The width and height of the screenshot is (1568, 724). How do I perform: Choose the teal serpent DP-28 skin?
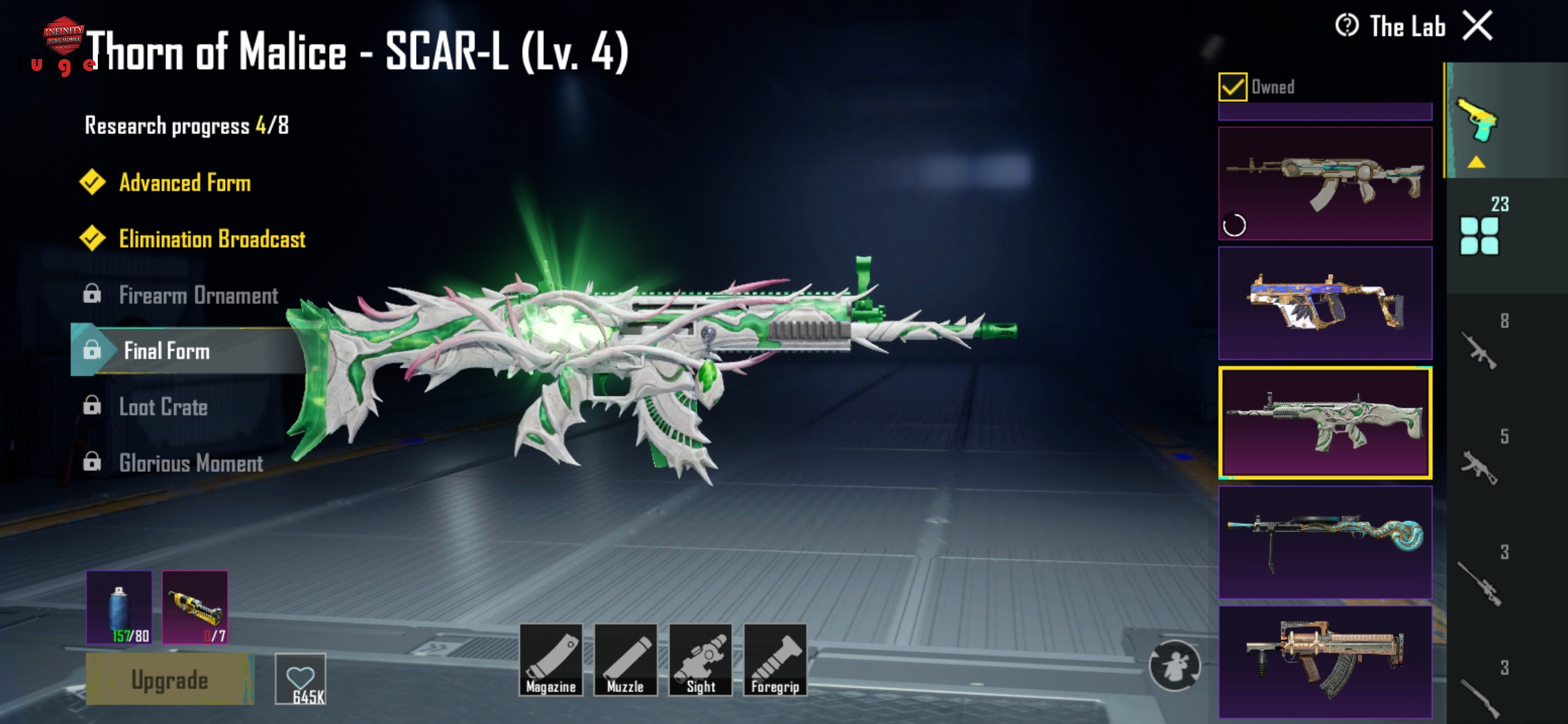tap(1325, 542)
